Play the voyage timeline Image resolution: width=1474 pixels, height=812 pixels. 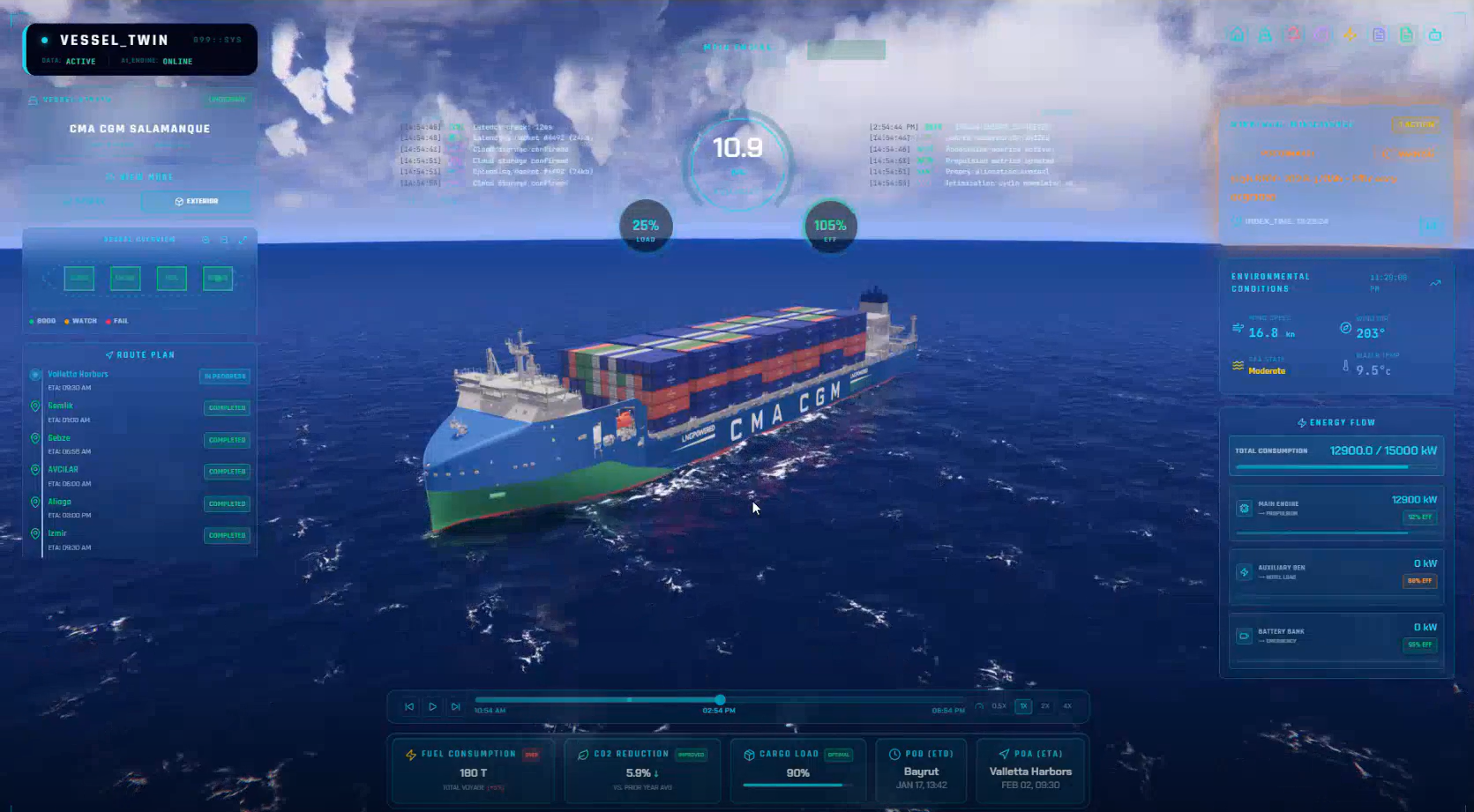tap(432, 706)
